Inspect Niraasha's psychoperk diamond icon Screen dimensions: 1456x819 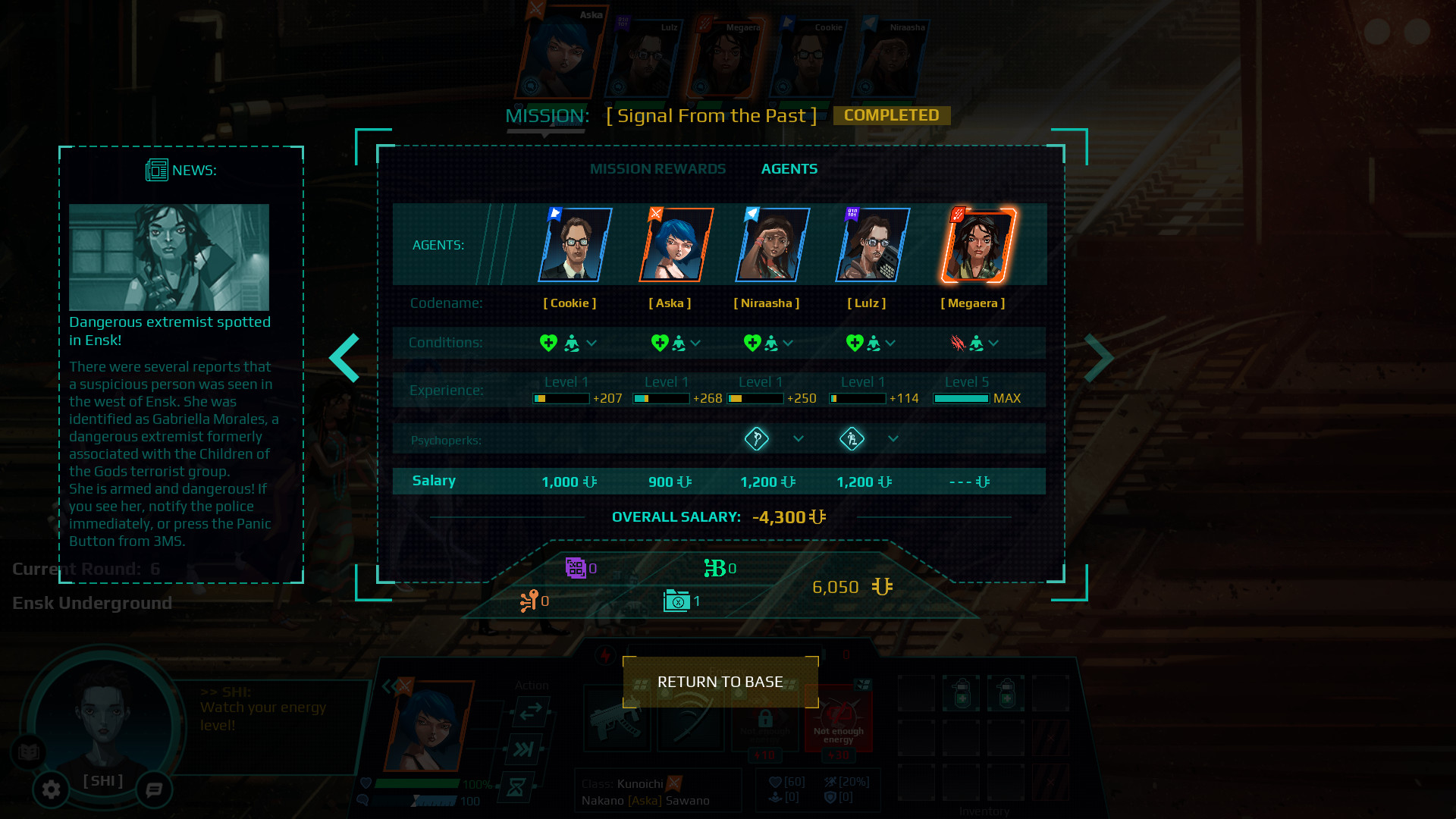757,438
